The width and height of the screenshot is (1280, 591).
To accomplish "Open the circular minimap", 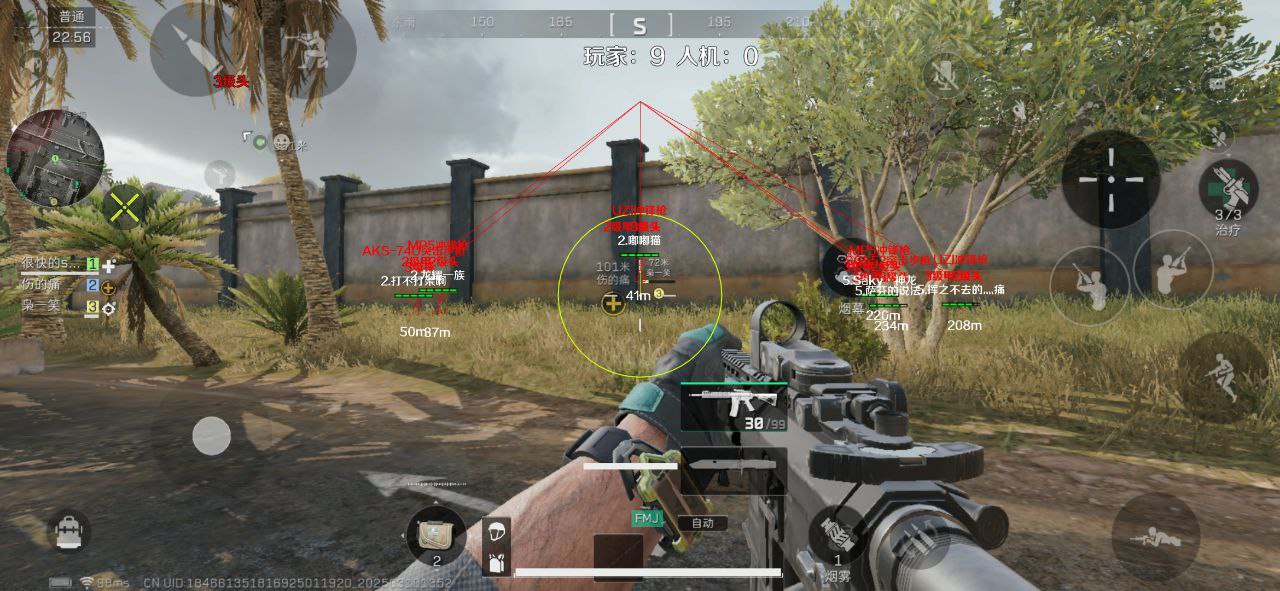I will (x=55, y=158).
